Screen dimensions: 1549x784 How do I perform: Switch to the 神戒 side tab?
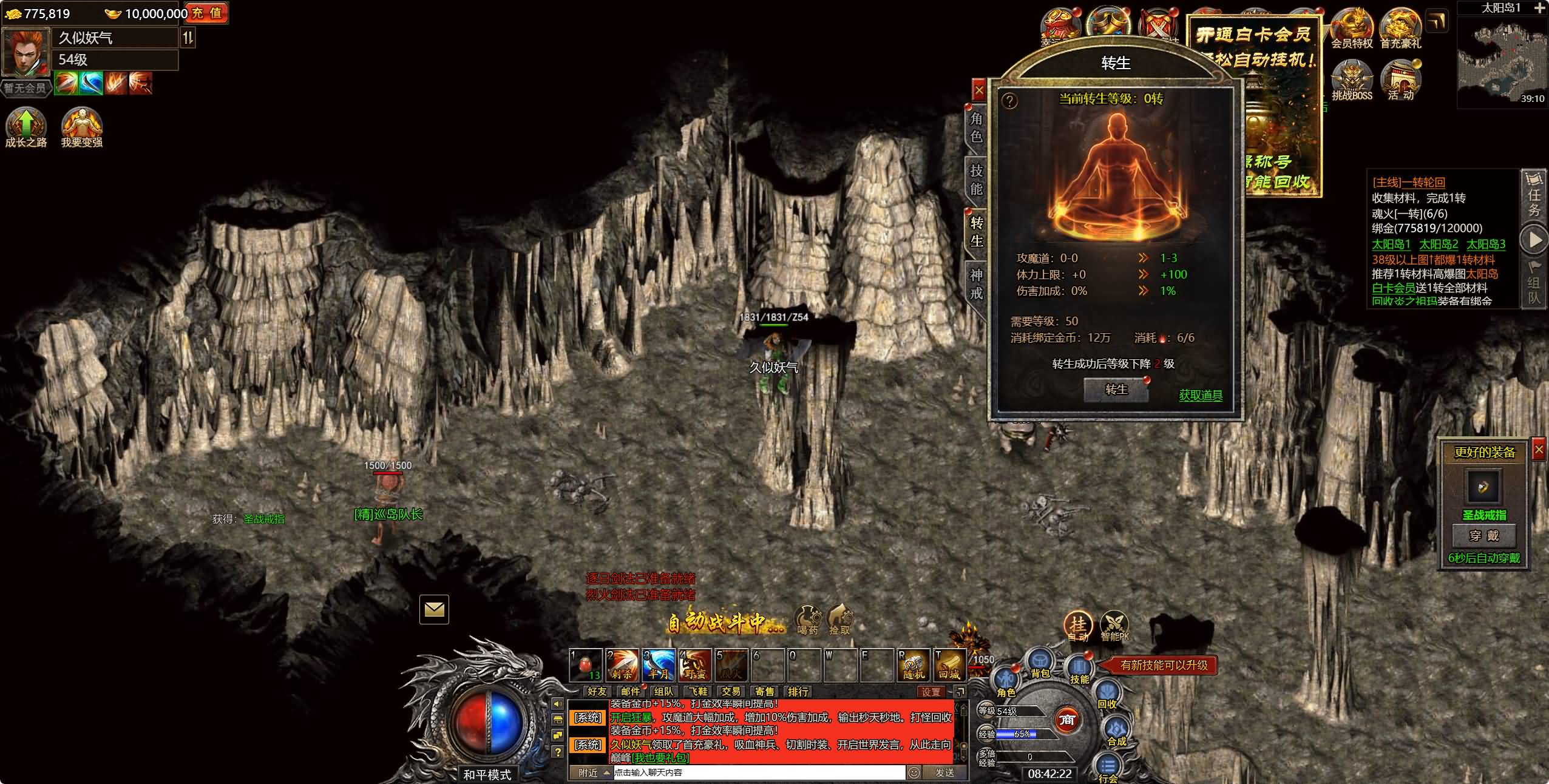[976, 284]
